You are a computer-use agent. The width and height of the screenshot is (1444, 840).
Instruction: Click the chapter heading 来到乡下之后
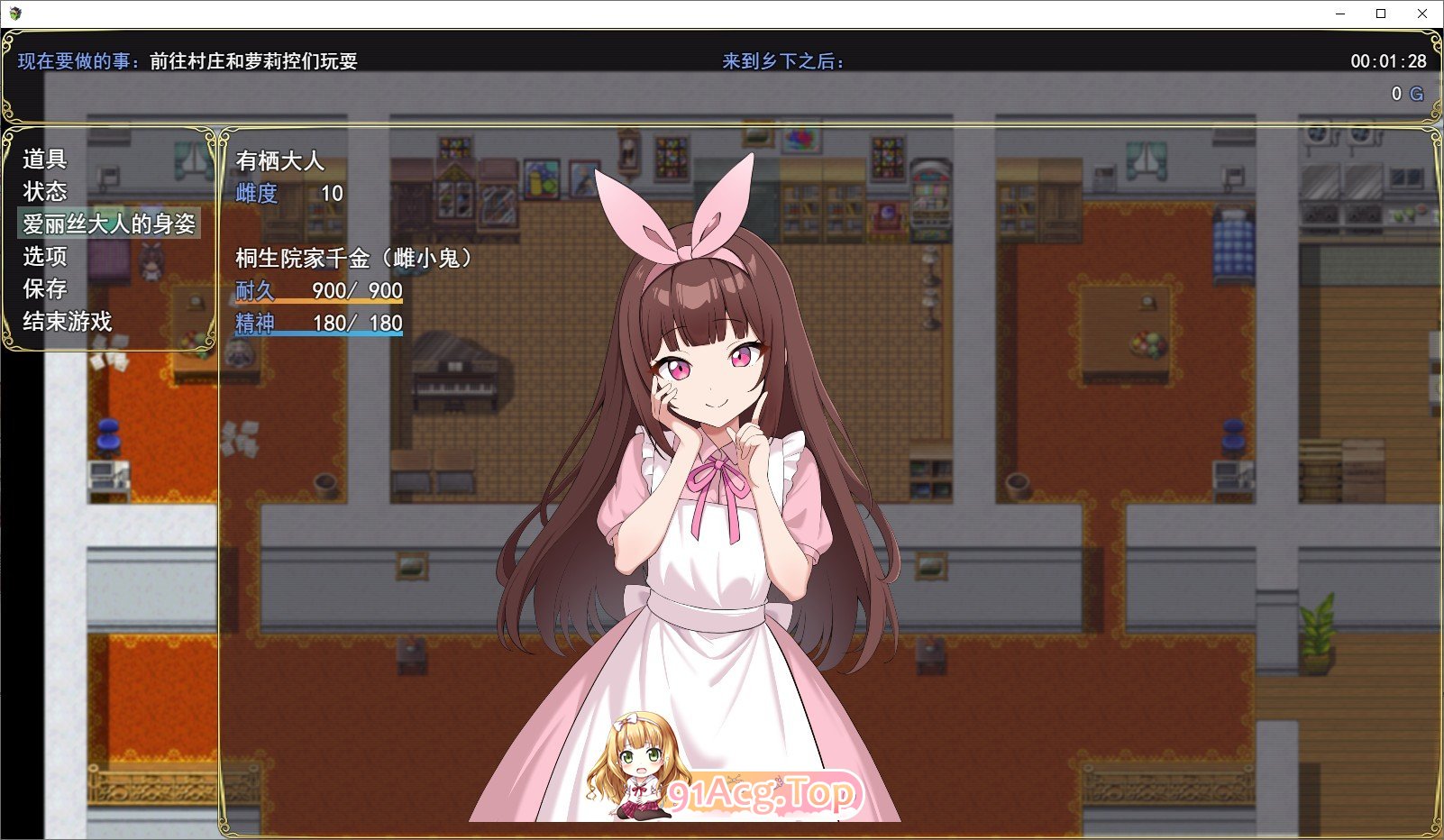(x=781, y=62)
